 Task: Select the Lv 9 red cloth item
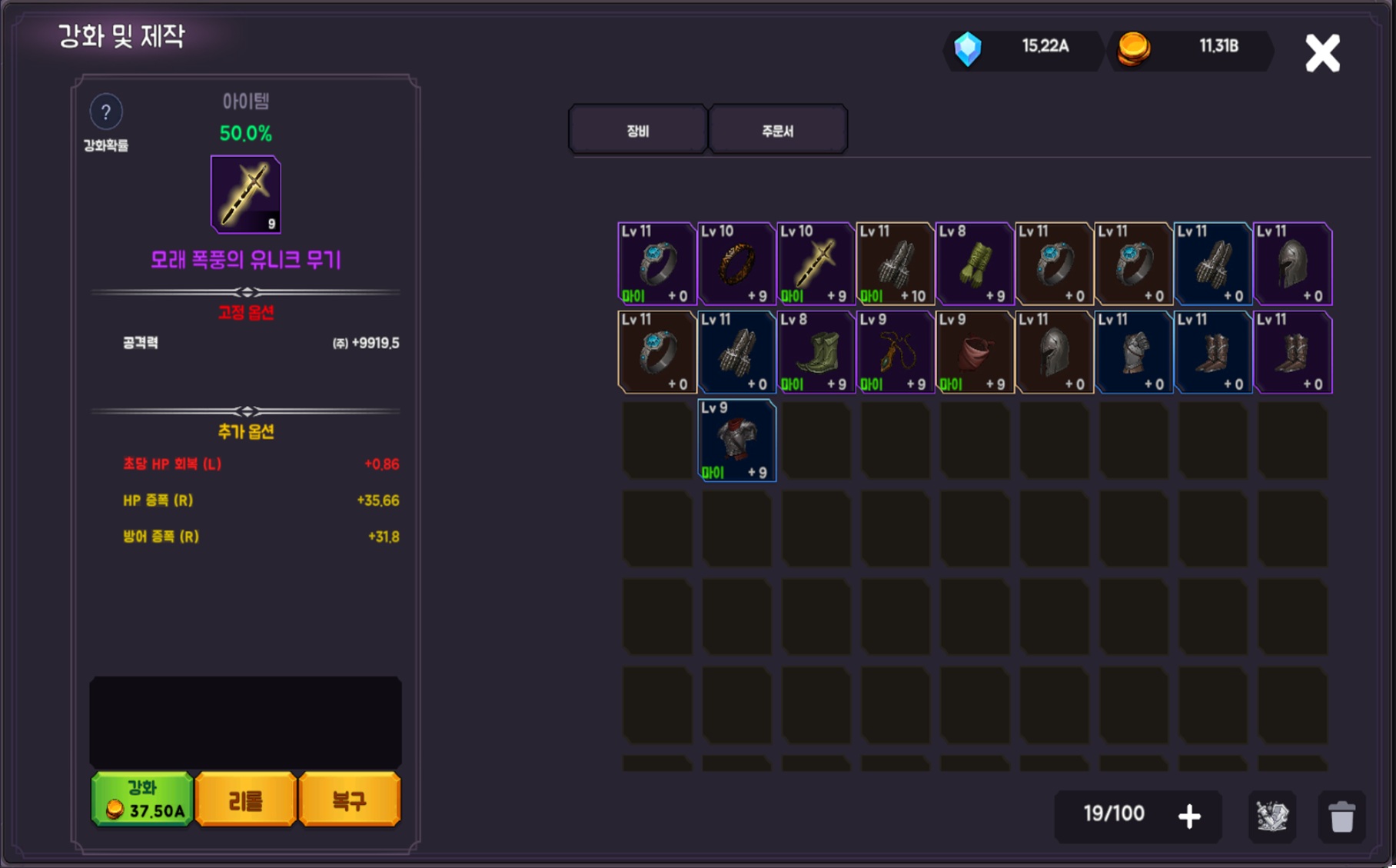coord(975,352)
